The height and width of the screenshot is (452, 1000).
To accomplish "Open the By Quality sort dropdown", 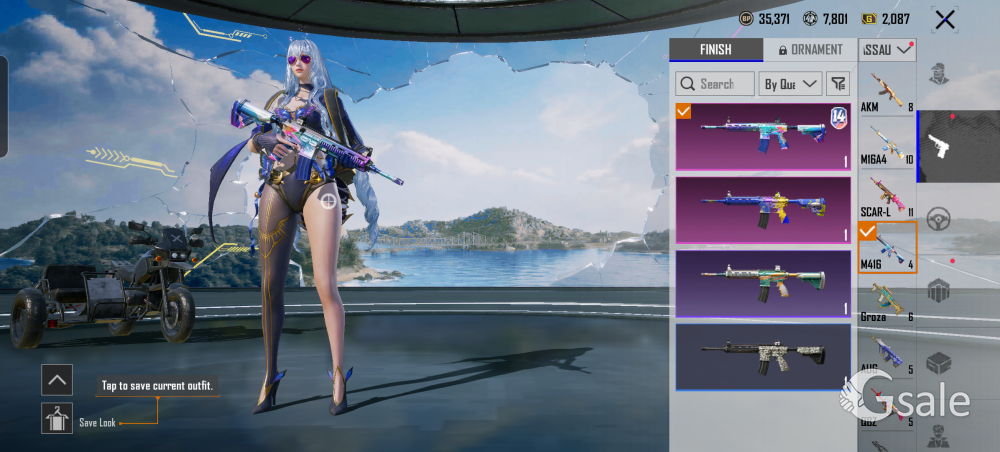I will [791, 84].
